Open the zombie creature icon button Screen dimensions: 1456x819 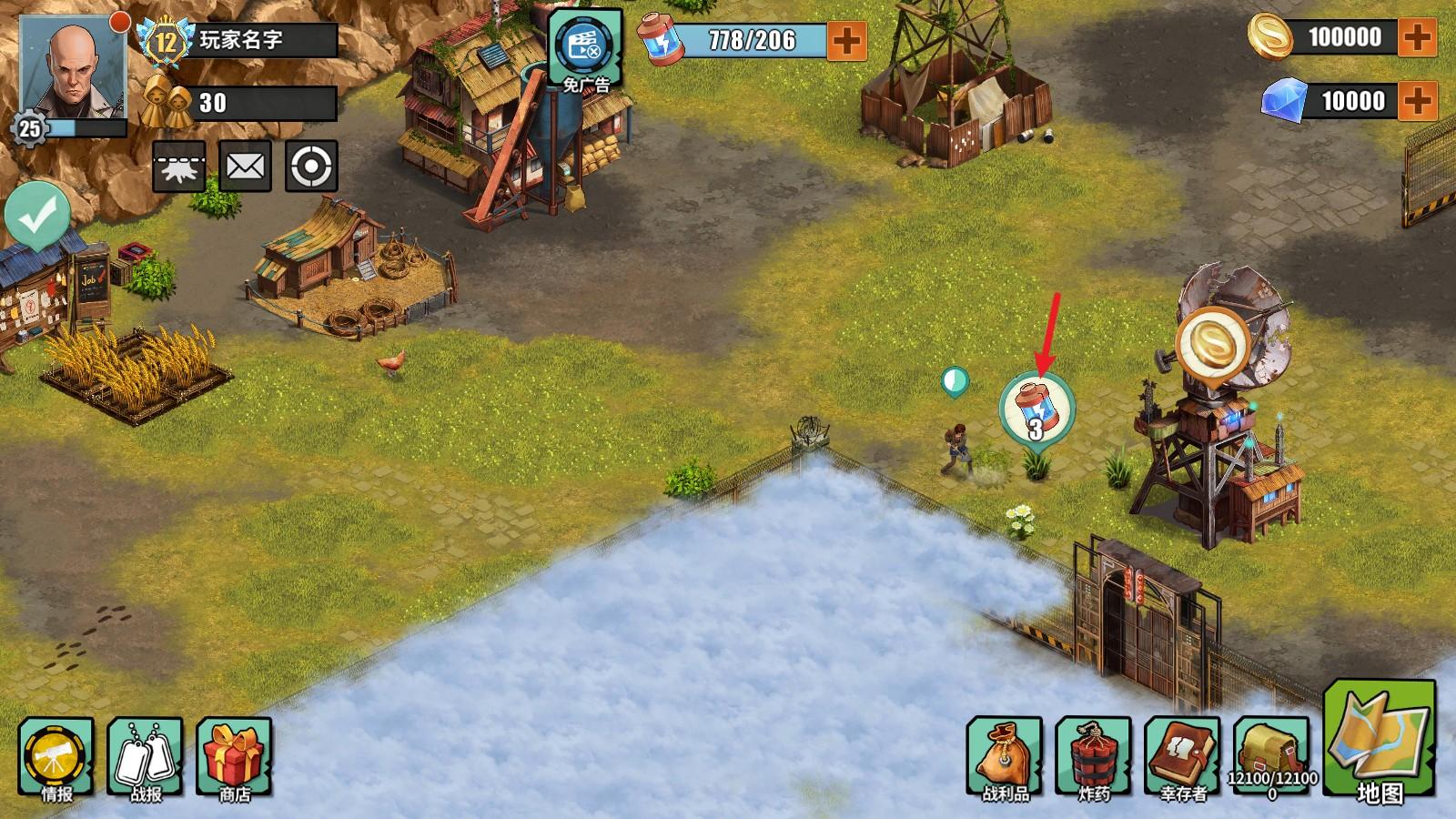(x=178, y=167)
